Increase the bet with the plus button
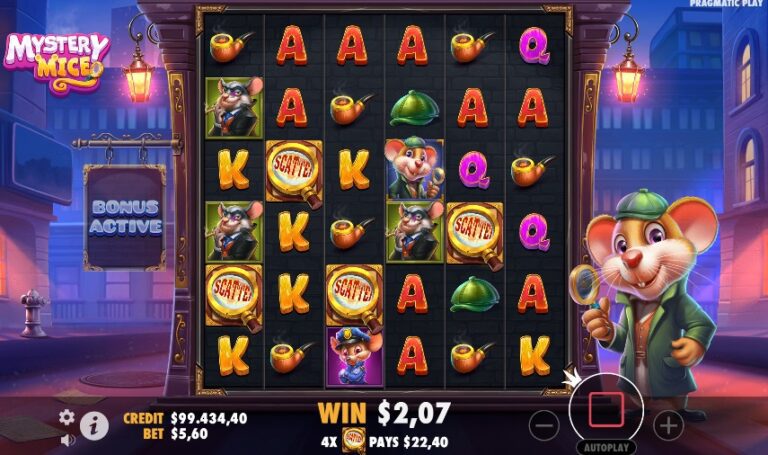Image resolution: width=768 pixels, height=455 pixels. coord(668,425)
